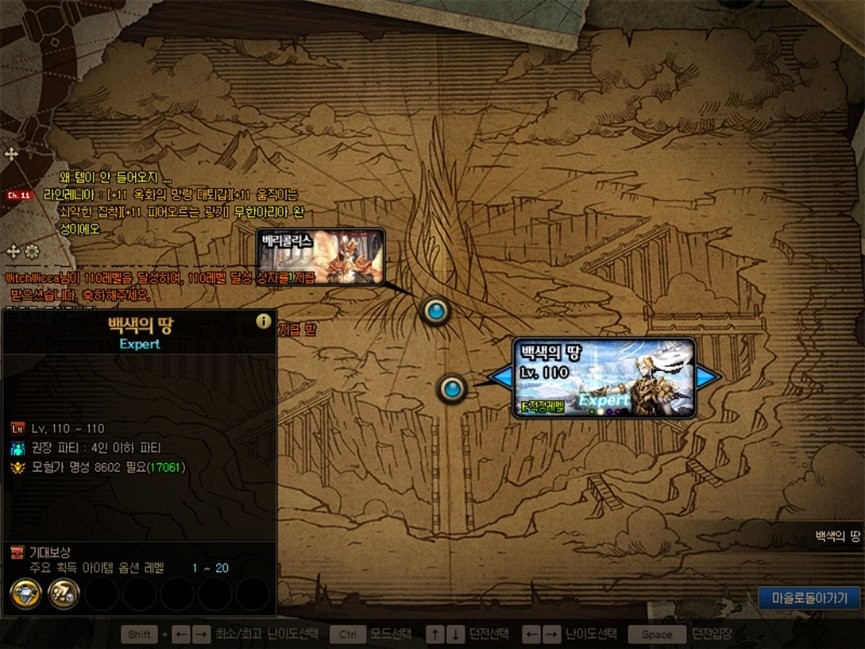Inspect the diamond reward icon
This screenshot has width=865, height=649.
[25, 594]
